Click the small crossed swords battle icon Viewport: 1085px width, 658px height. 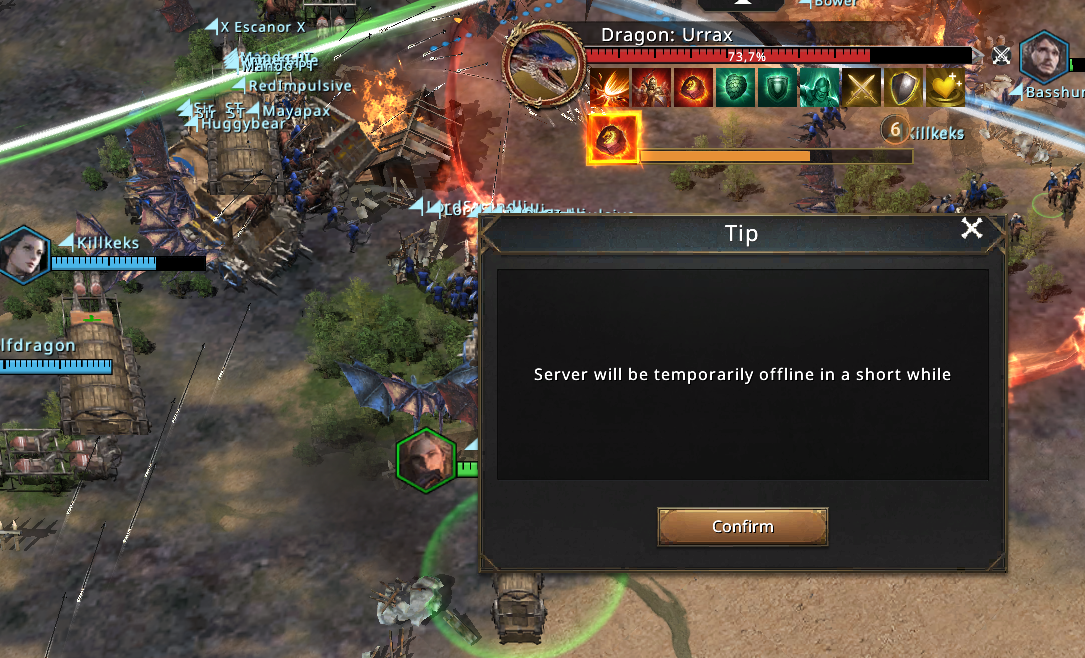[1001, 56]
